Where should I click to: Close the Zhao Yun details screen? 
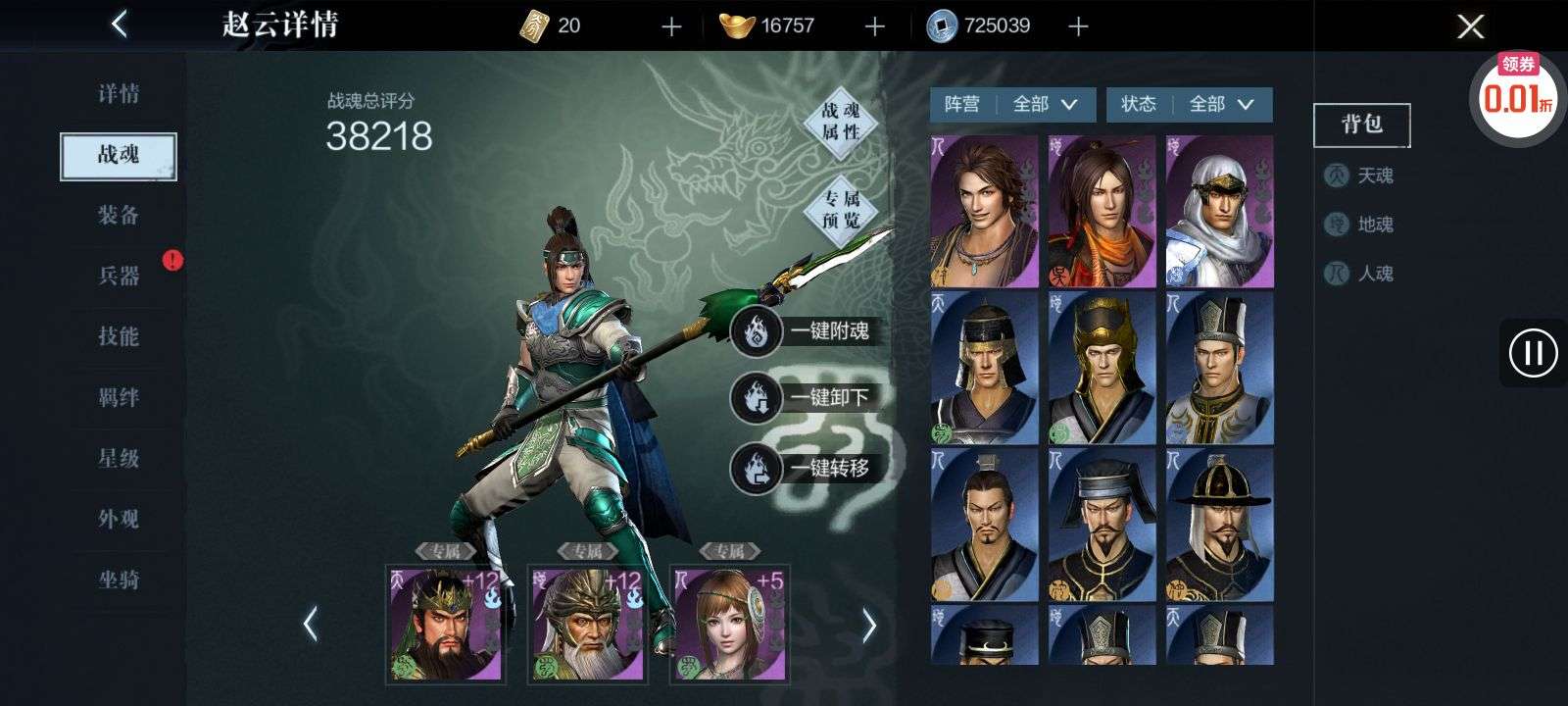tap(1470, 26)
